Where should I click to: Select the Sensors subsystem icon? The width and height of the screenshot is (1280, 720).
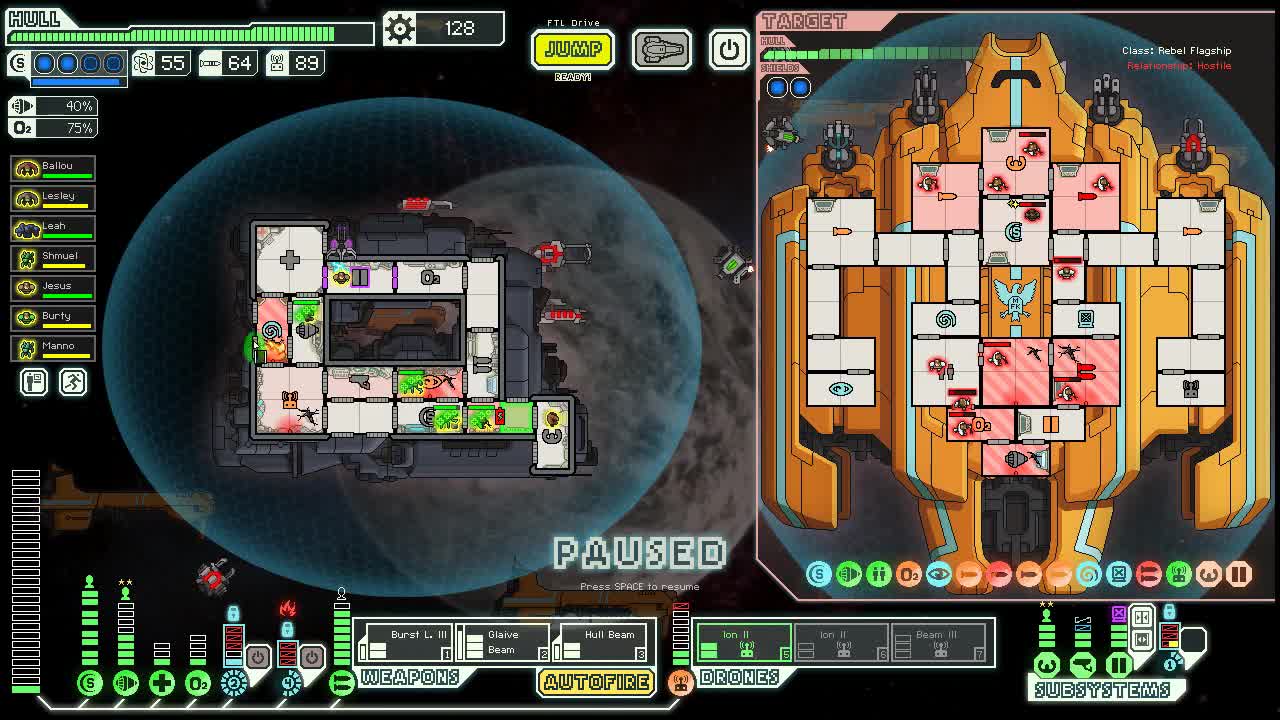1083,665
